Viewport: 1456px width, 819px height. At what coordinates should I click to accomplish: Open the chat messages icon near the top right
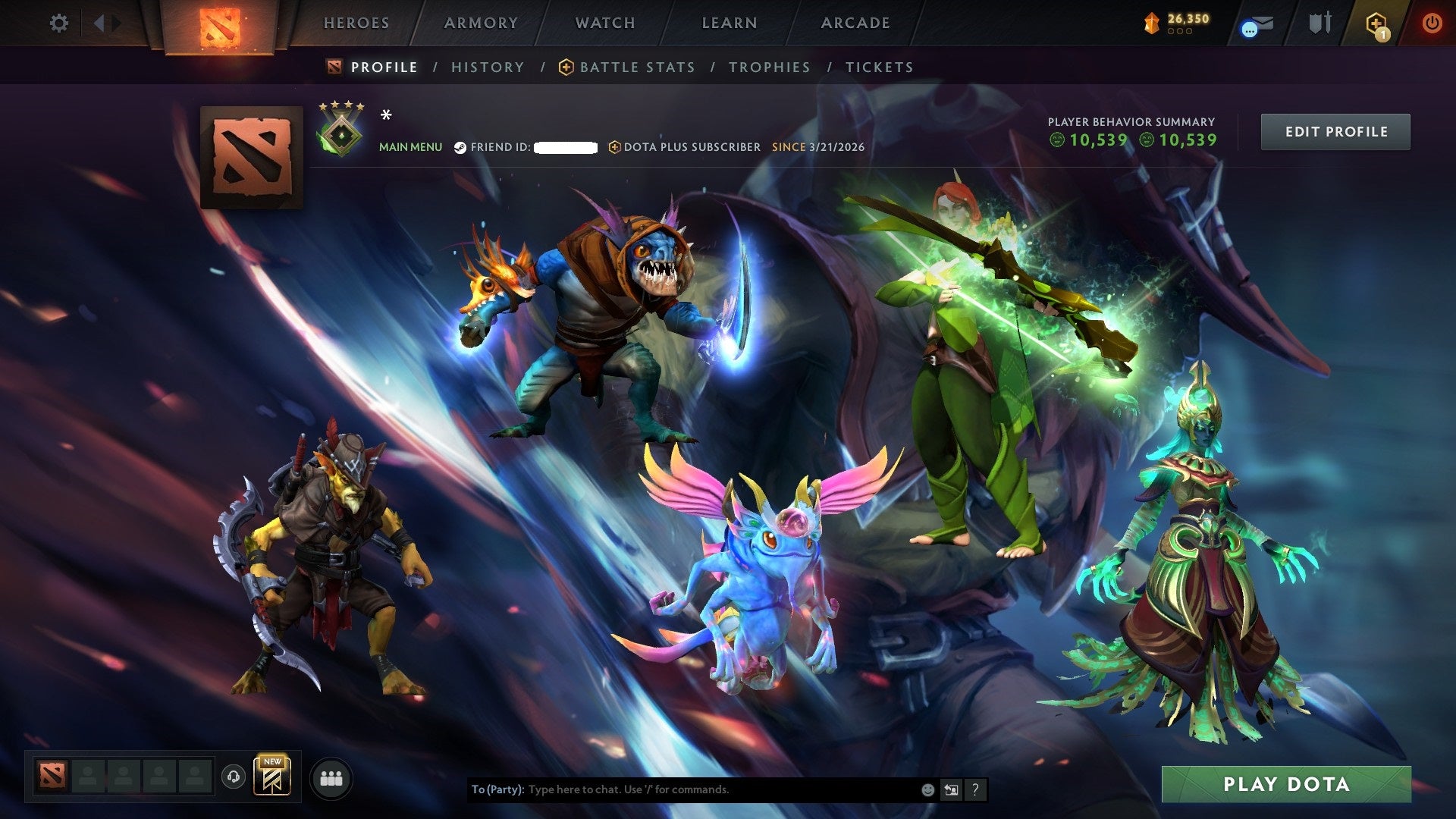[x=1257, y=23]
